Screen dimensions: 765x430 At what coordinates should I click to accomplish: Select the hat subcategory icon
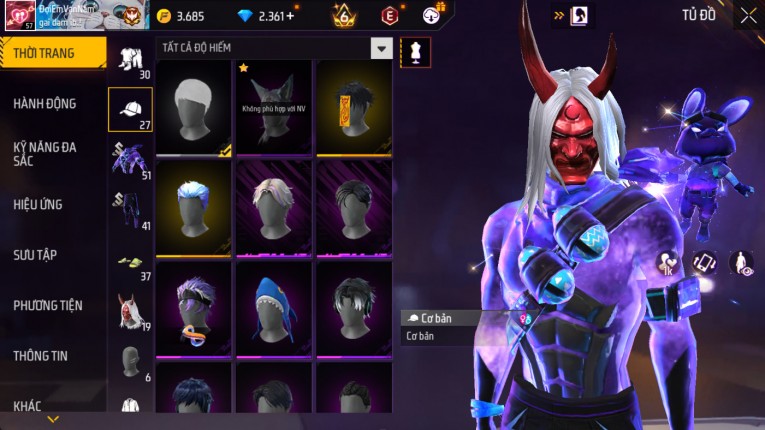130,109
